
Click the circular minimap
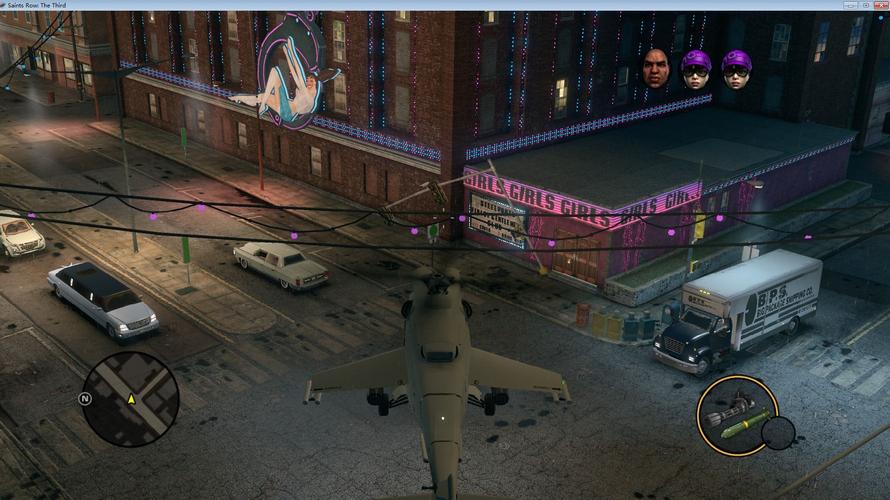point(130,399)
